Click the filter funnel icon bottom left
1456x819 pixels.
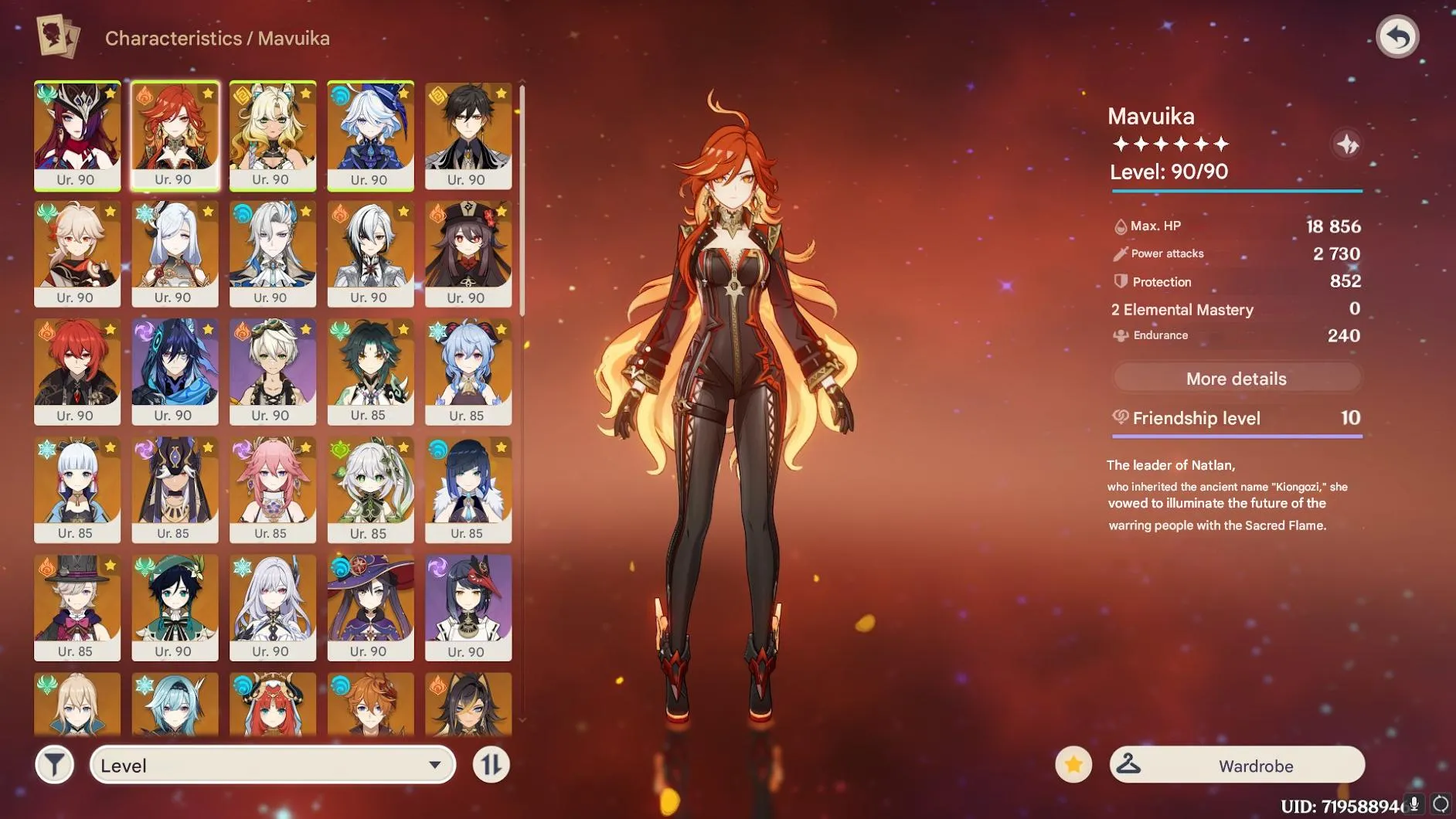coord(53,764)
